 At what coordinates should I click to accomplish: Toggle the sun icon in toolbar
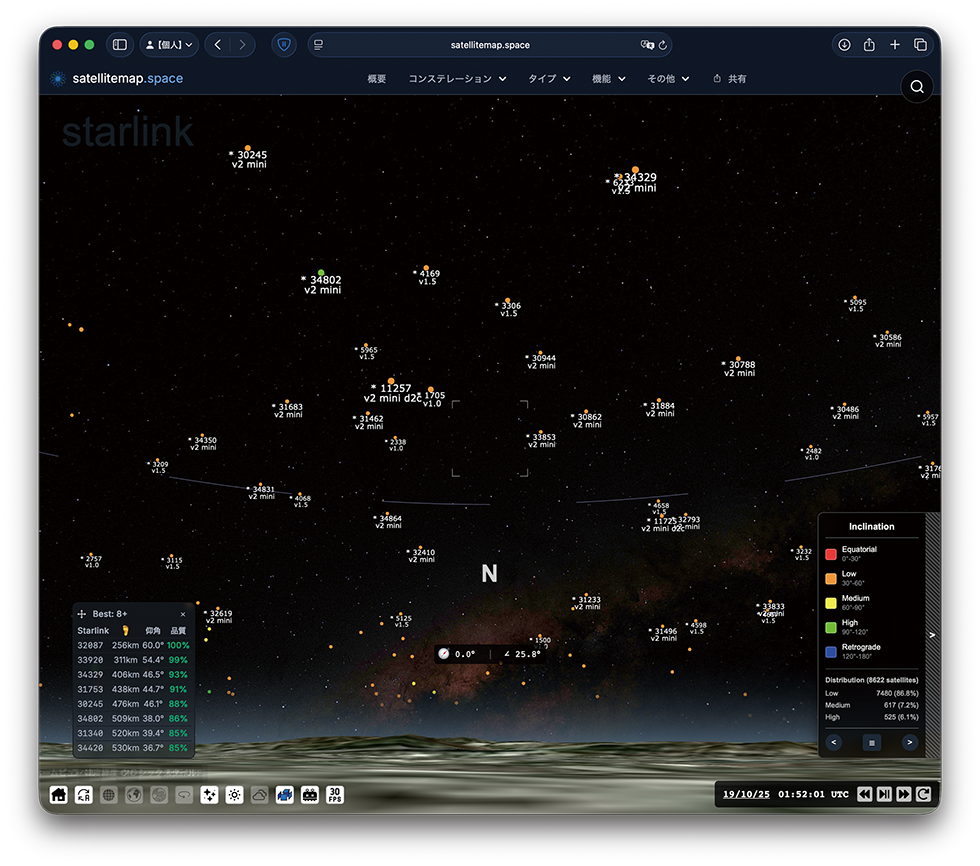(234, 795)
